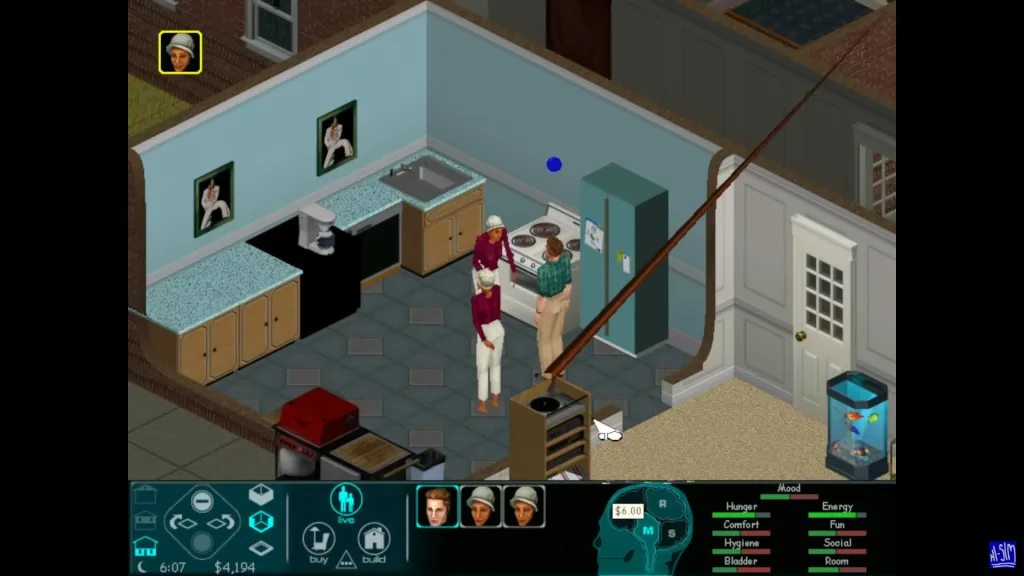This screenshot has height=576, width=1024.
Task: Show walls up with the full cube icon
Action: [260, 494]
